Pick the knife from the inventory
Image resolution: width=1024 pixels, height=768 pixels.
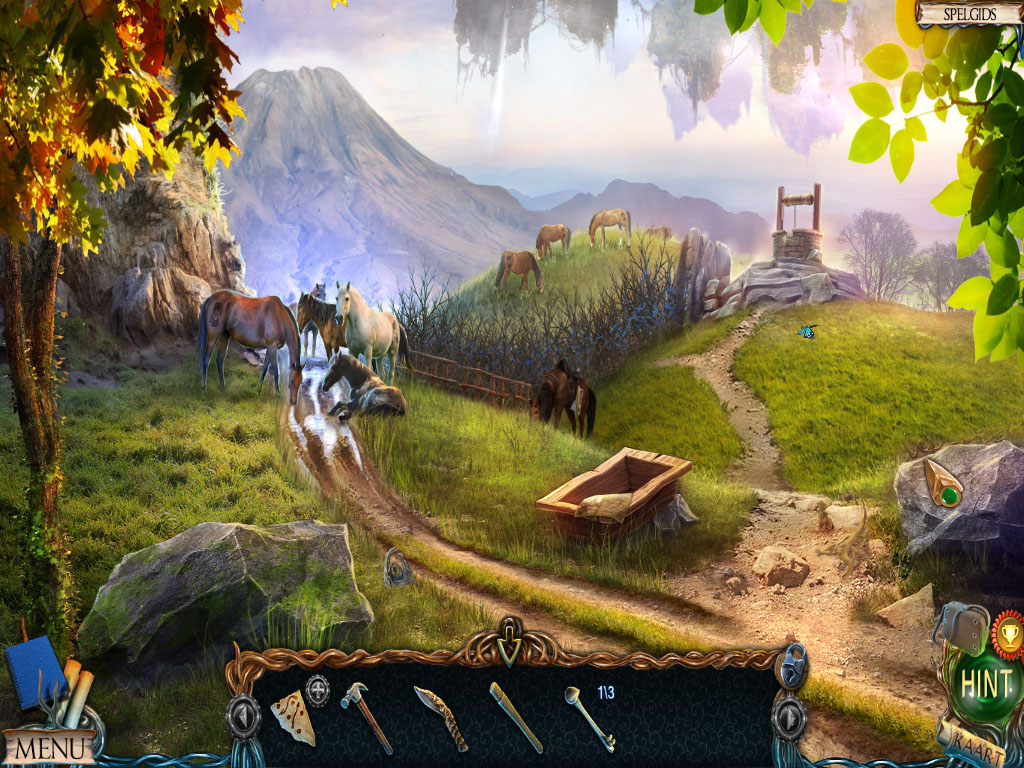[x=441, y=717]
